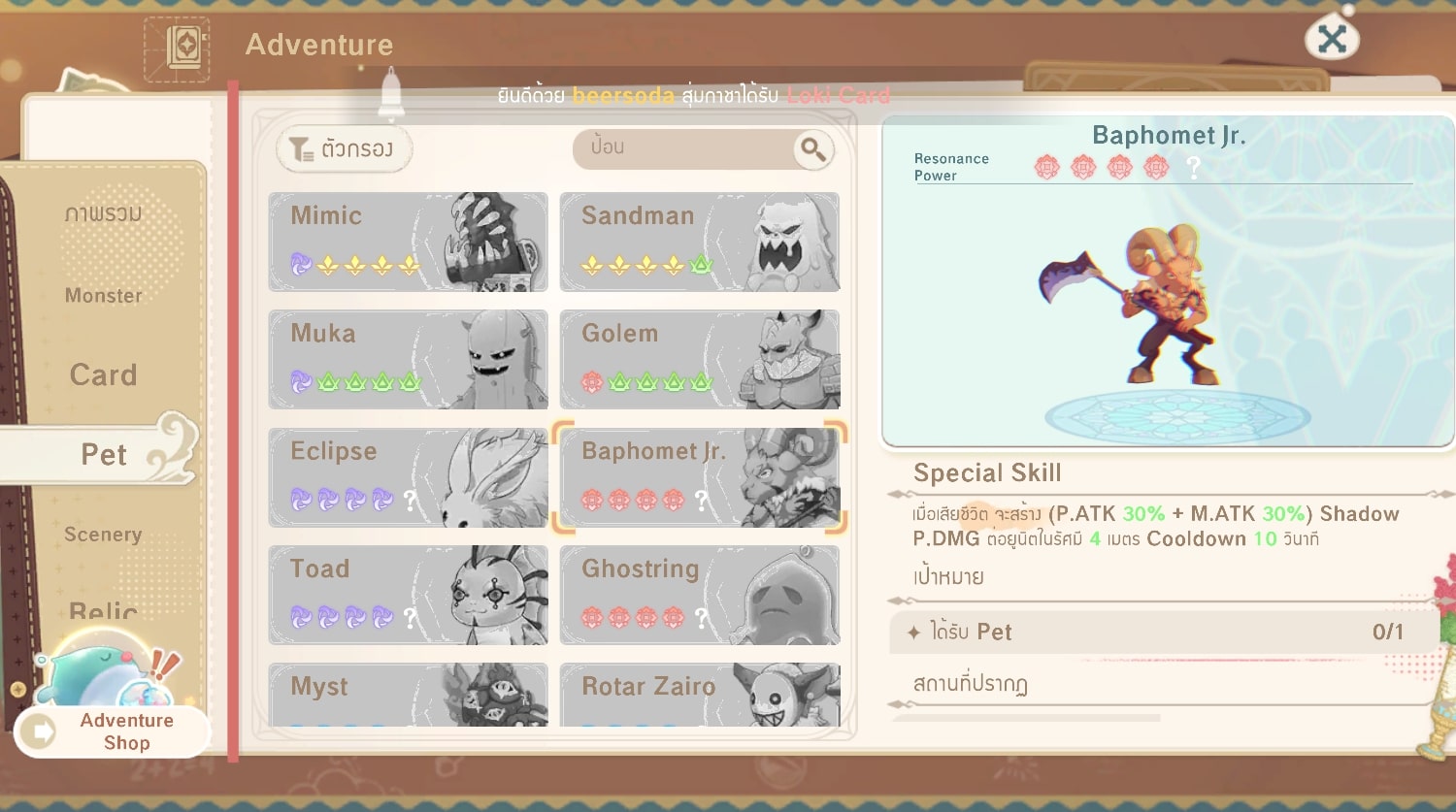Select the Rotar Zairo pet entry
The width and height of the screenshot is (1456, 812).
(699, 694)
